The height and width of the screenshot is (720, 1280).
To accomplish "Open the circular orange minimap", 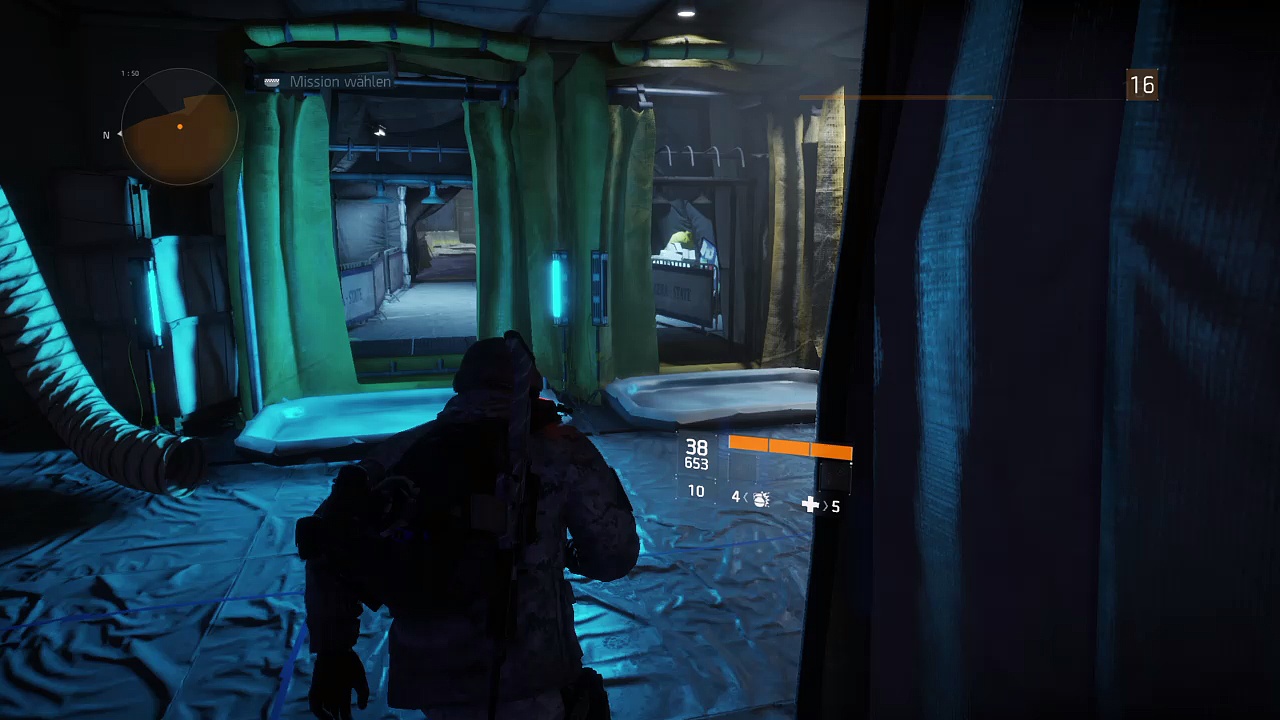I will click(180, 127).
